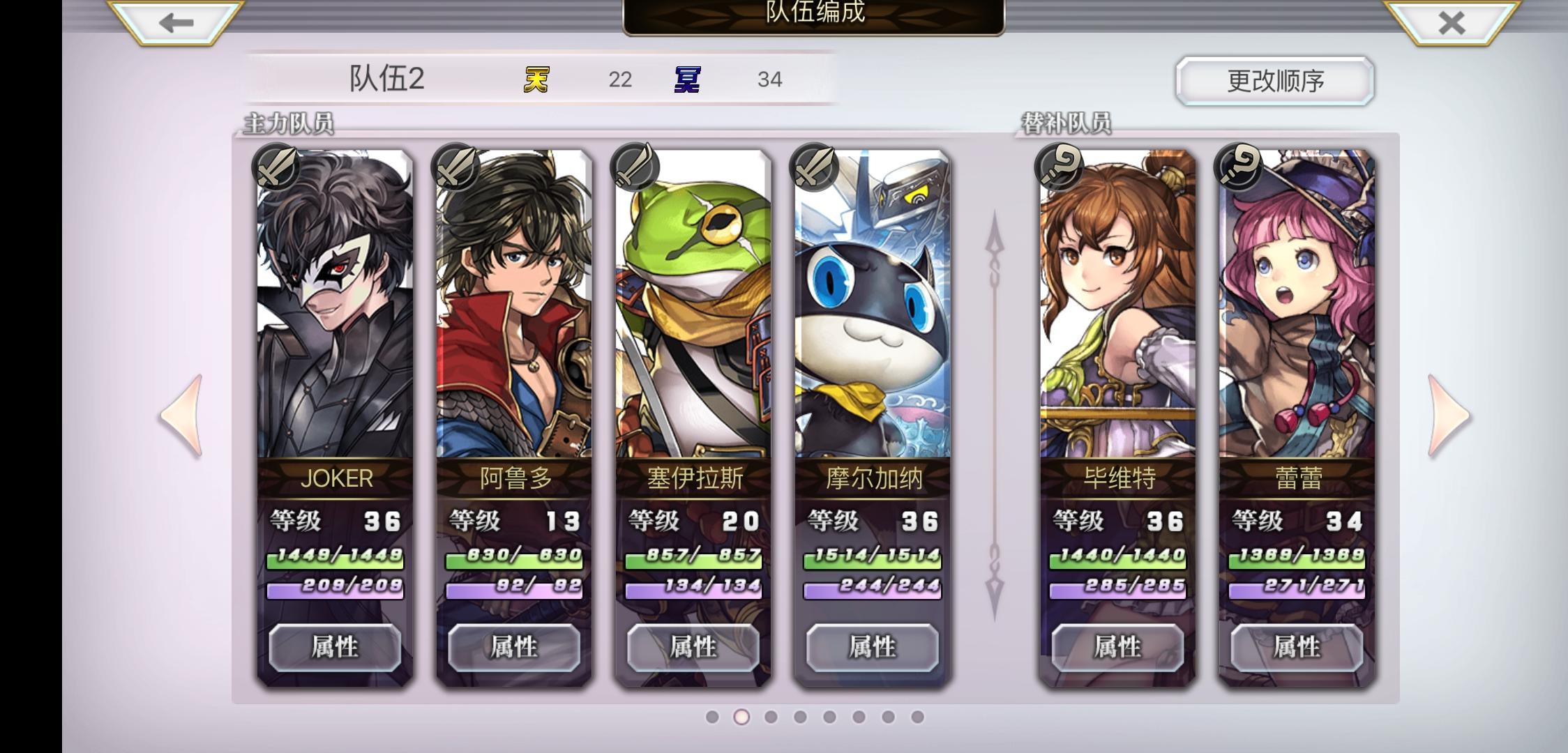Click the purple 冥 element icon
This screenshot has height=753, width=1568.
pyautogui.click(x=686, y=79)
